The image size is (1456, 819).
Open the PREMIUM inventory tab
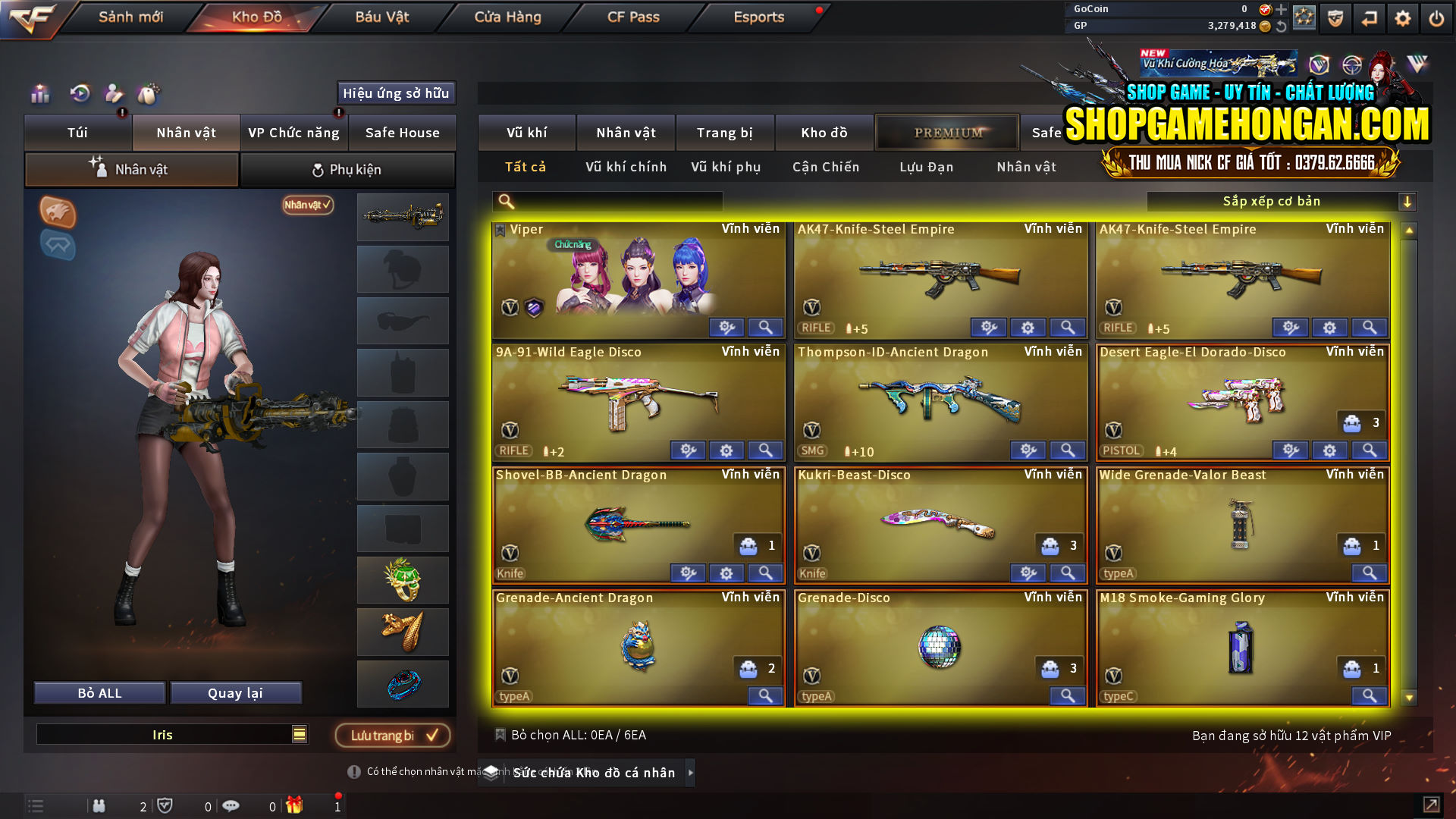947,132
